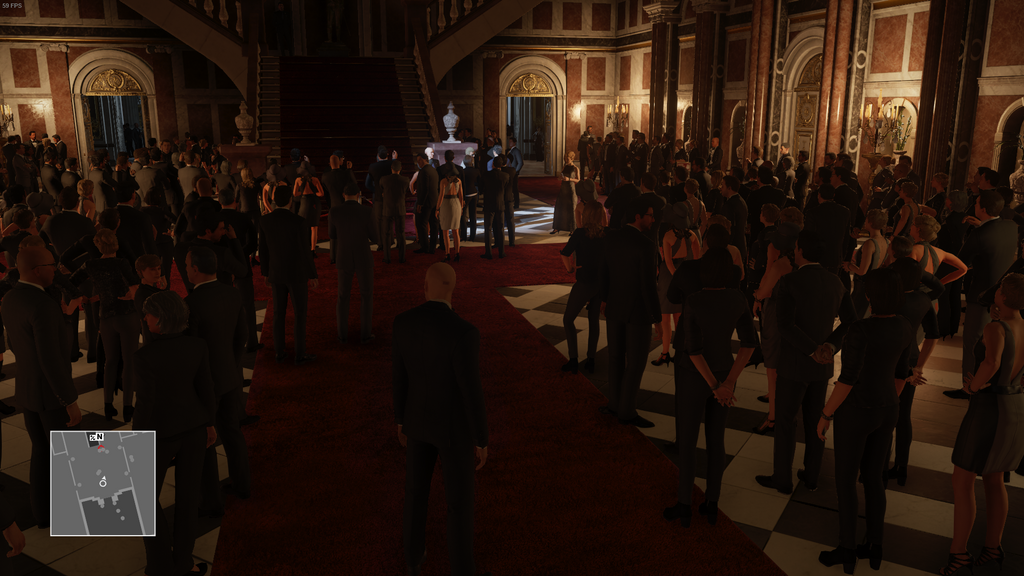Select the north marker on the minimap
This screenshot has height=576, width=1024.
[x=99, y=437]
